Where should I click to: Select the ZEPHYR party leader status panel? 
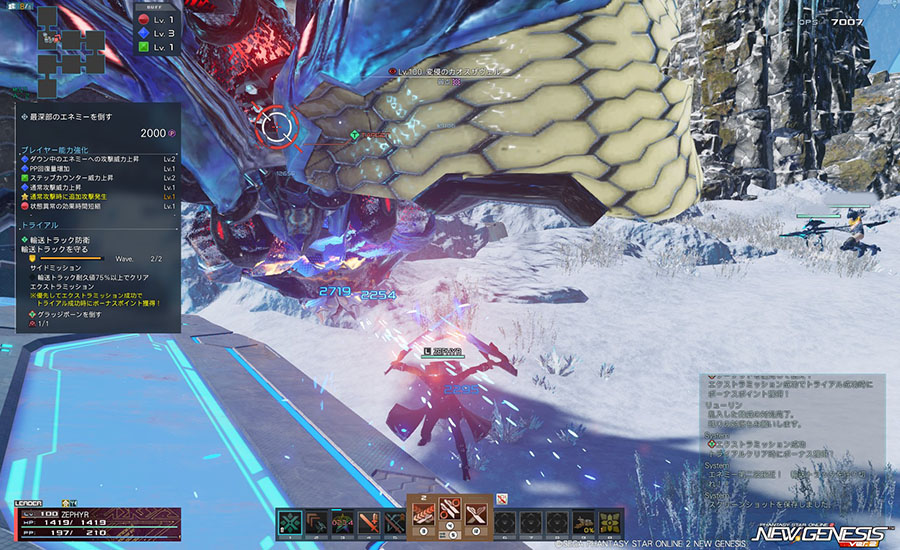point(96,522)
